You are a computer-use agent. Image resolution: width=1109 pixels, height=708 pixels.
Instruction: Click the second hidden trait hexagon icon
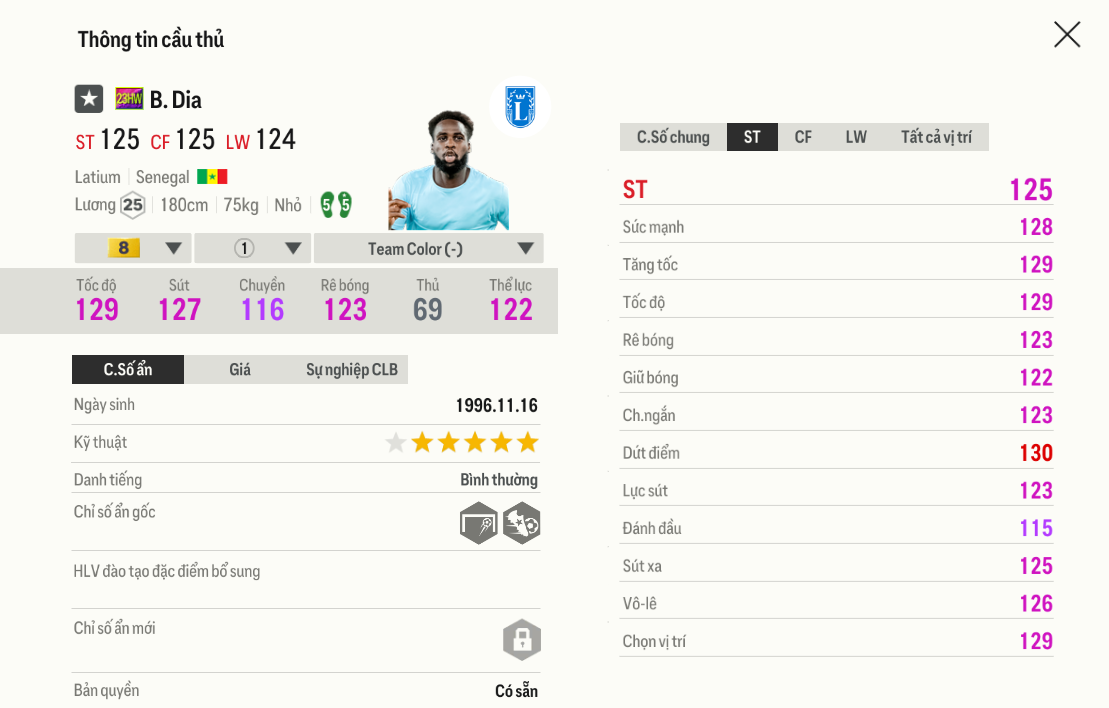click(521, 523)
